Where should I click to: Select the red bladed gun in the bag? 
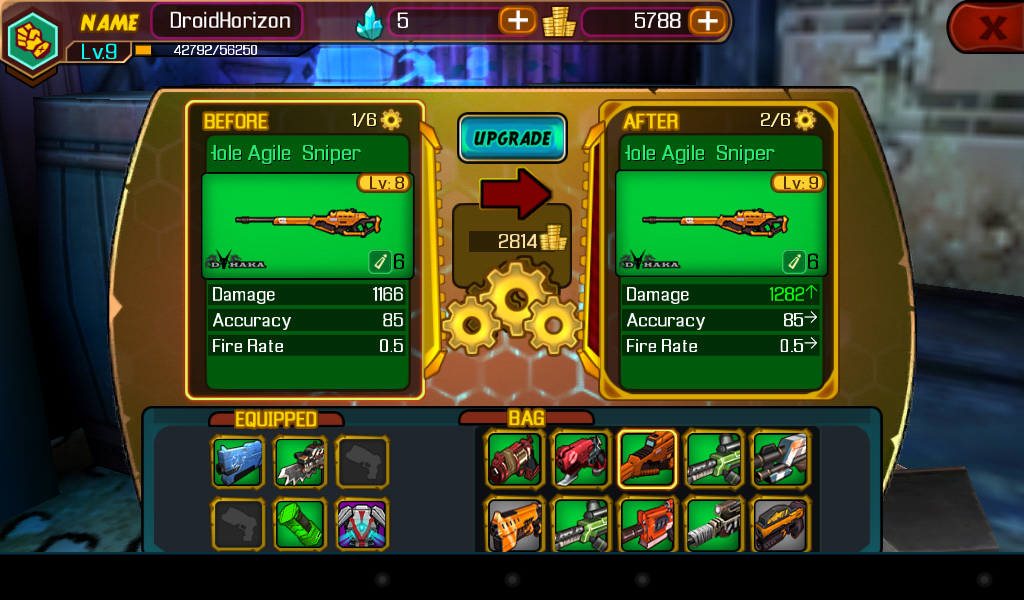pyautogui.click(x=581, y=459)
